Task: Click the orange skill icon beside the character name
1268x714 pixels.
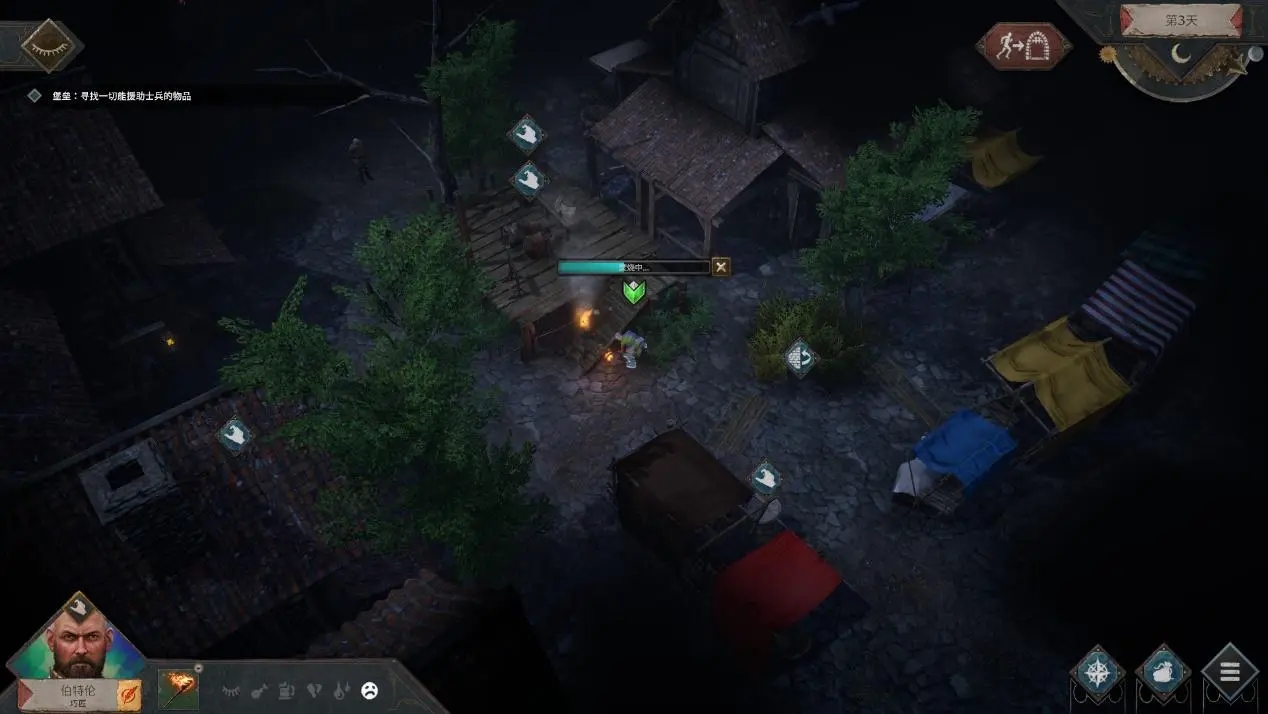Action: [x=130, y=694]
